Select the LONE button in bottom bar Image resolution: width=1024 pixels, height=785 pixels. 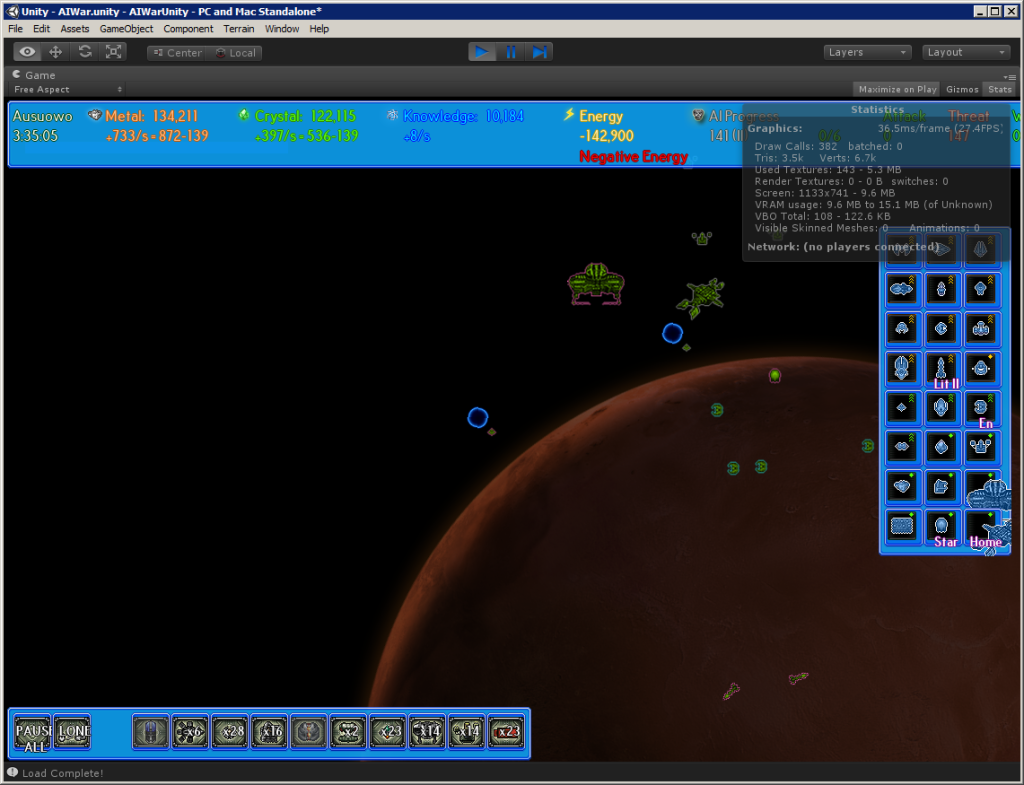pyautogui.click(x=72, y=732)
